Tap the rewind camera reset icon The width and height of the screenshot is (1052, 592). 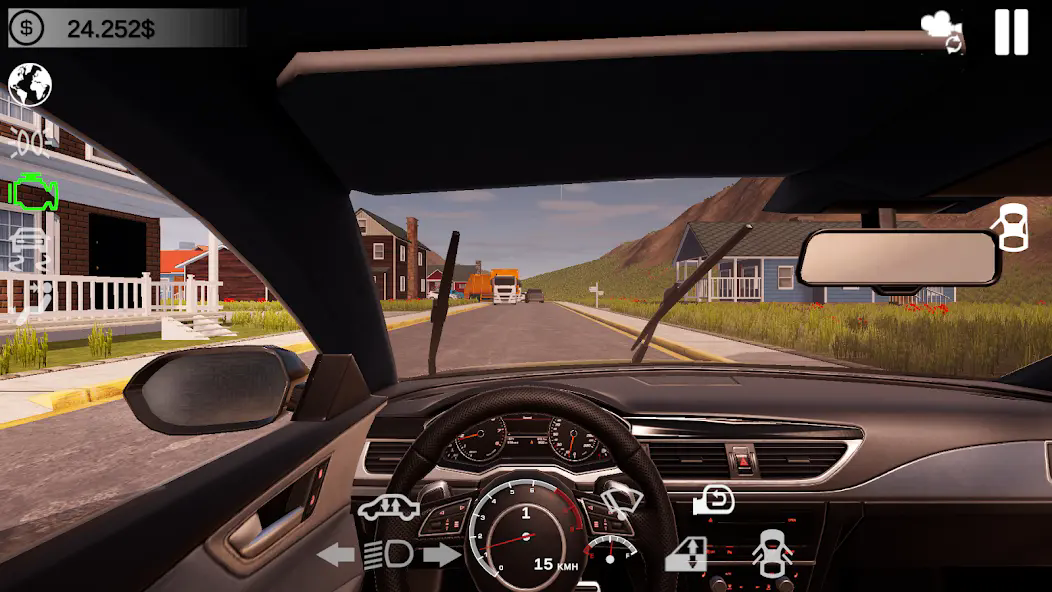[714, 500]
